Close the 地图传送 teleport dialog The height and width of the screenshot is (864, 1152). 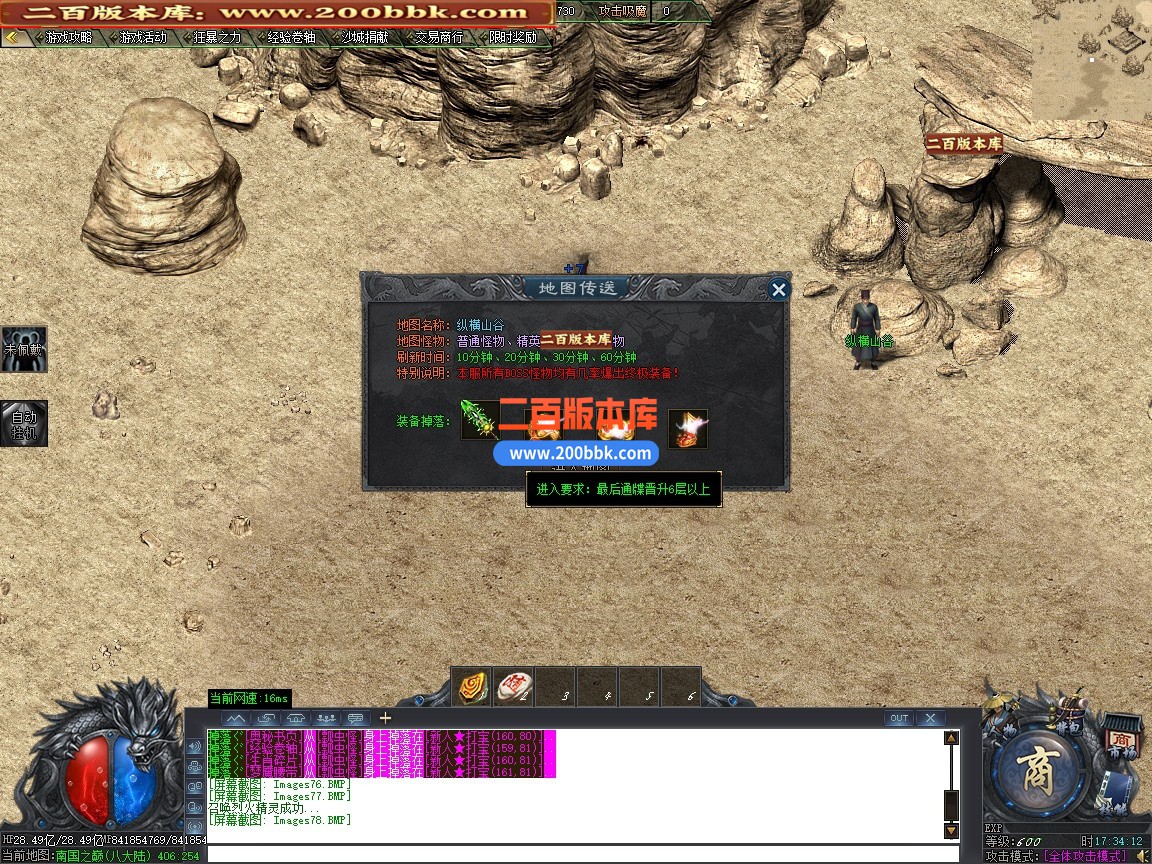click(778, 290)
